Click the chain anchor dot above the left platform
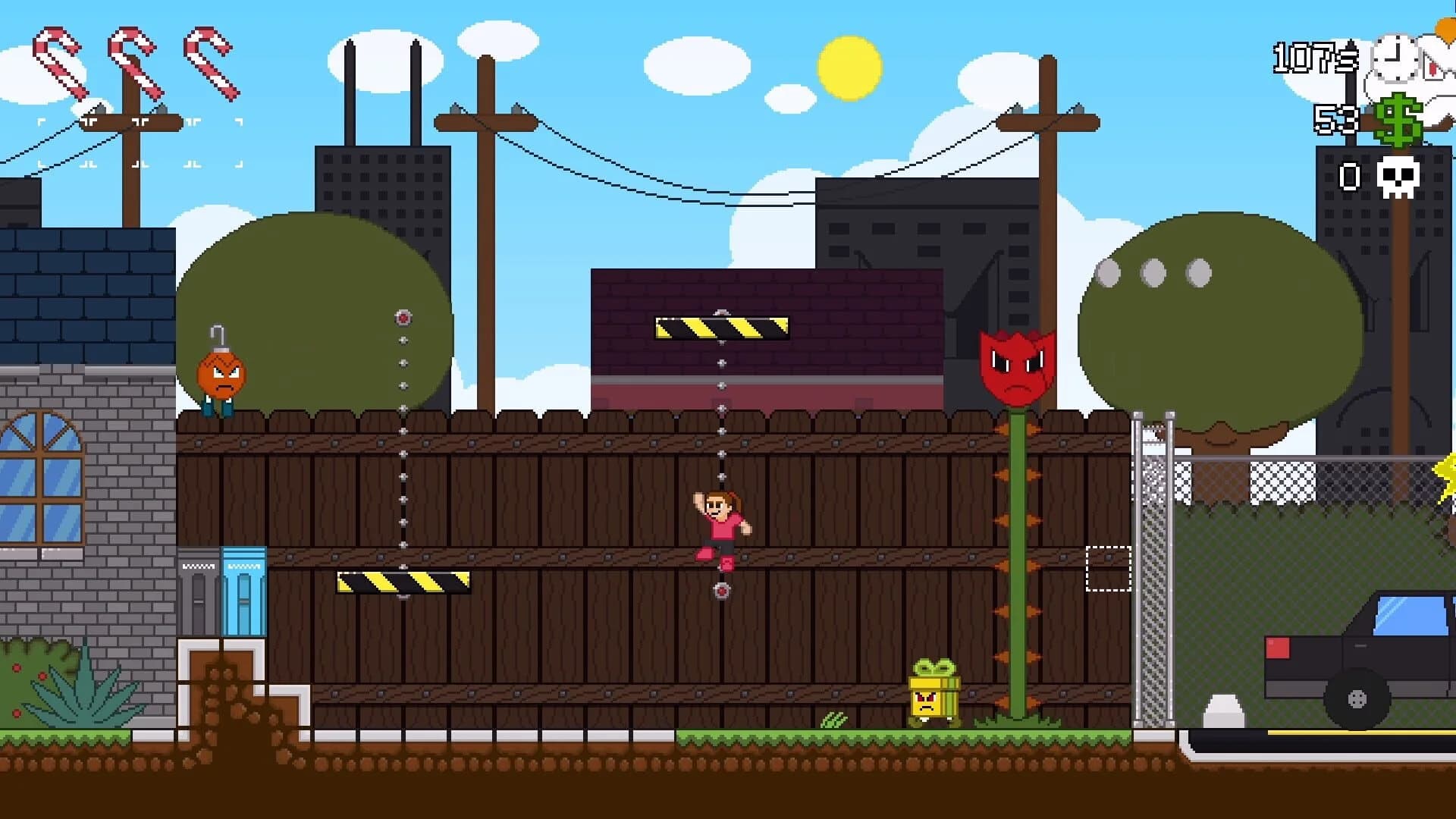The width and height of the screenshot is (1456, 819). coord(403,317)
